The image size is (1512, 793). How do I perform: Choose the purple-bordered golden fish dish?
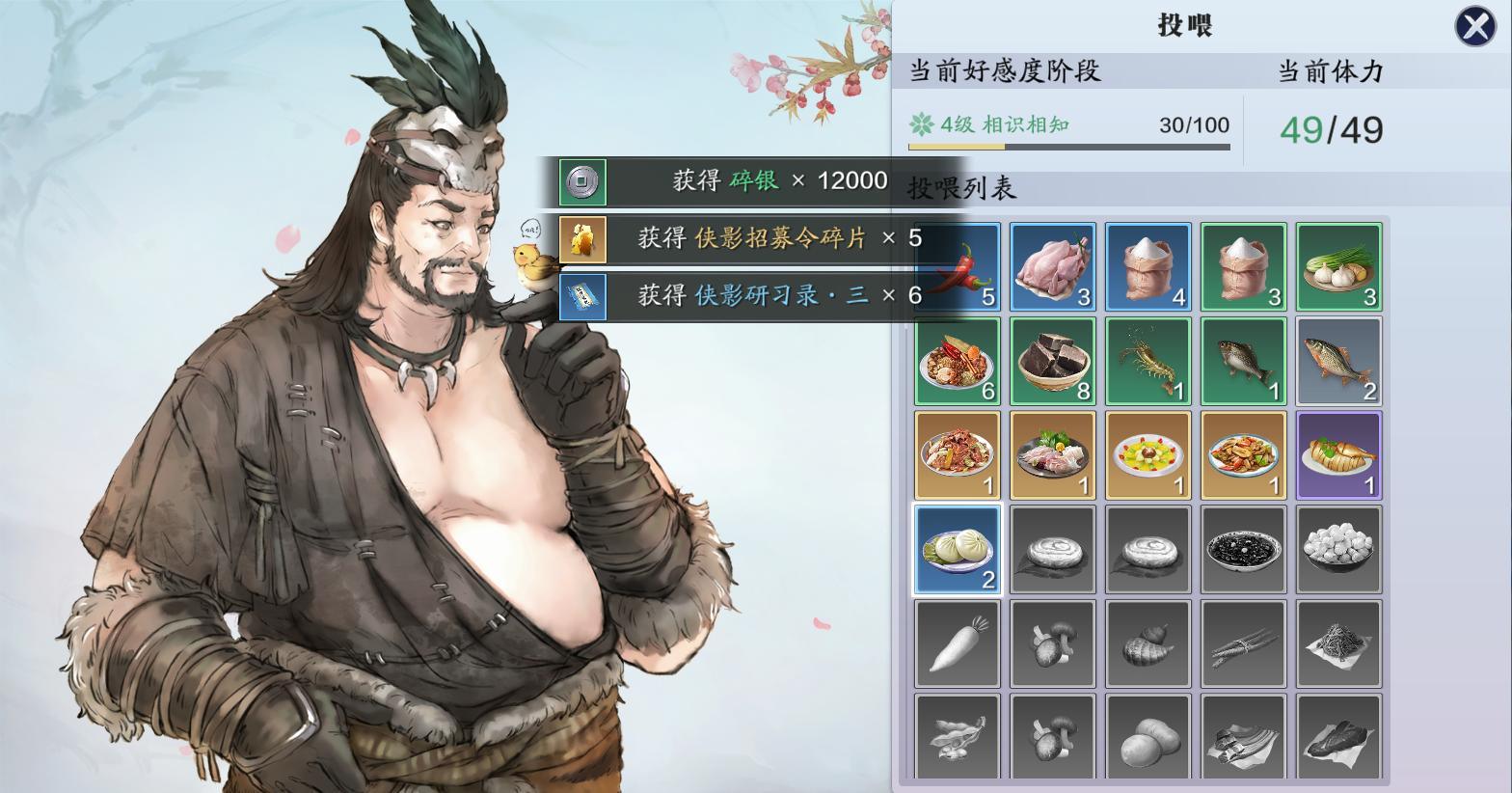[1338, 454]
